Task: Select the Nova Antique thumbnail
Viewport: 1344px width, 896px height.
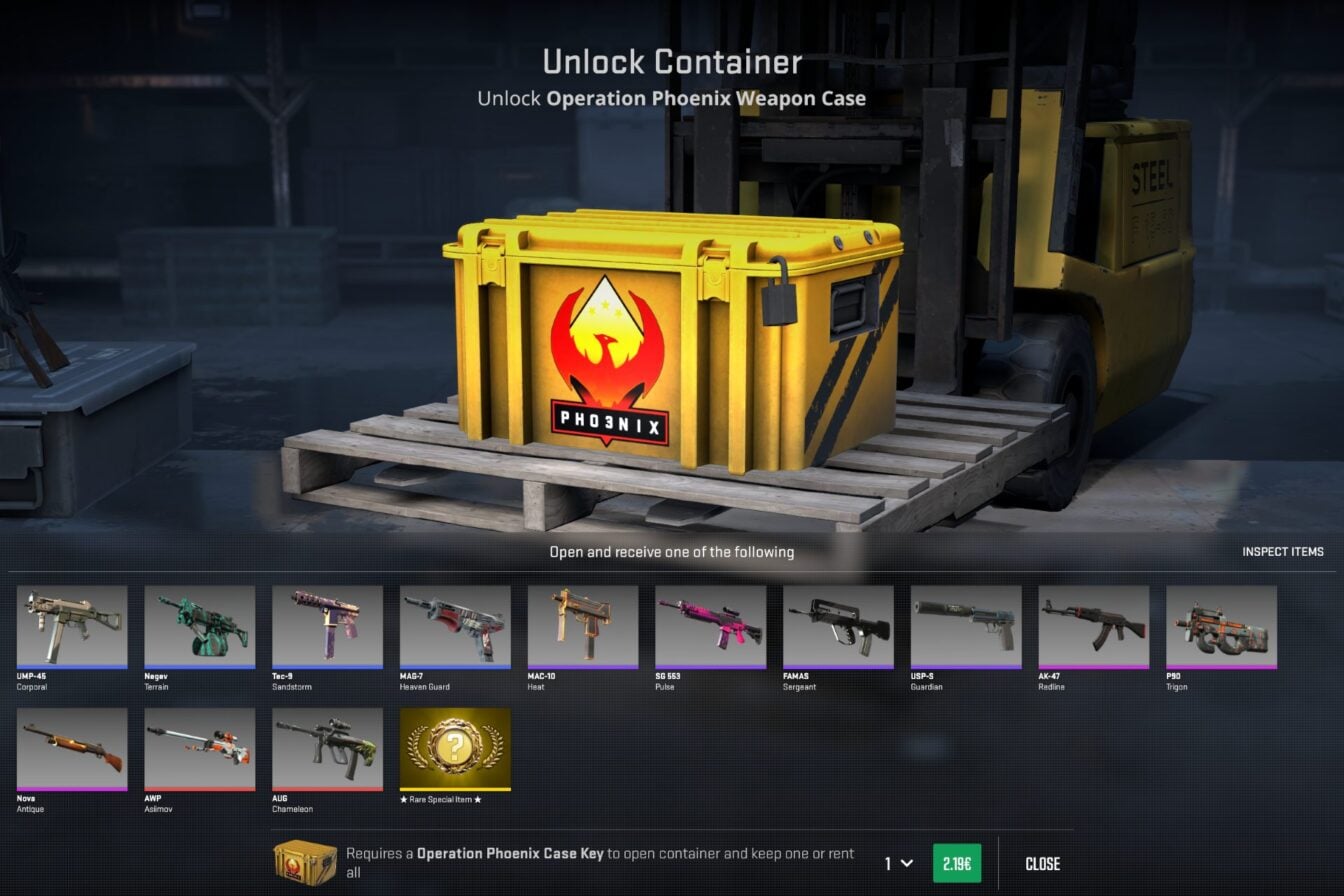Action: click(70, 749)
